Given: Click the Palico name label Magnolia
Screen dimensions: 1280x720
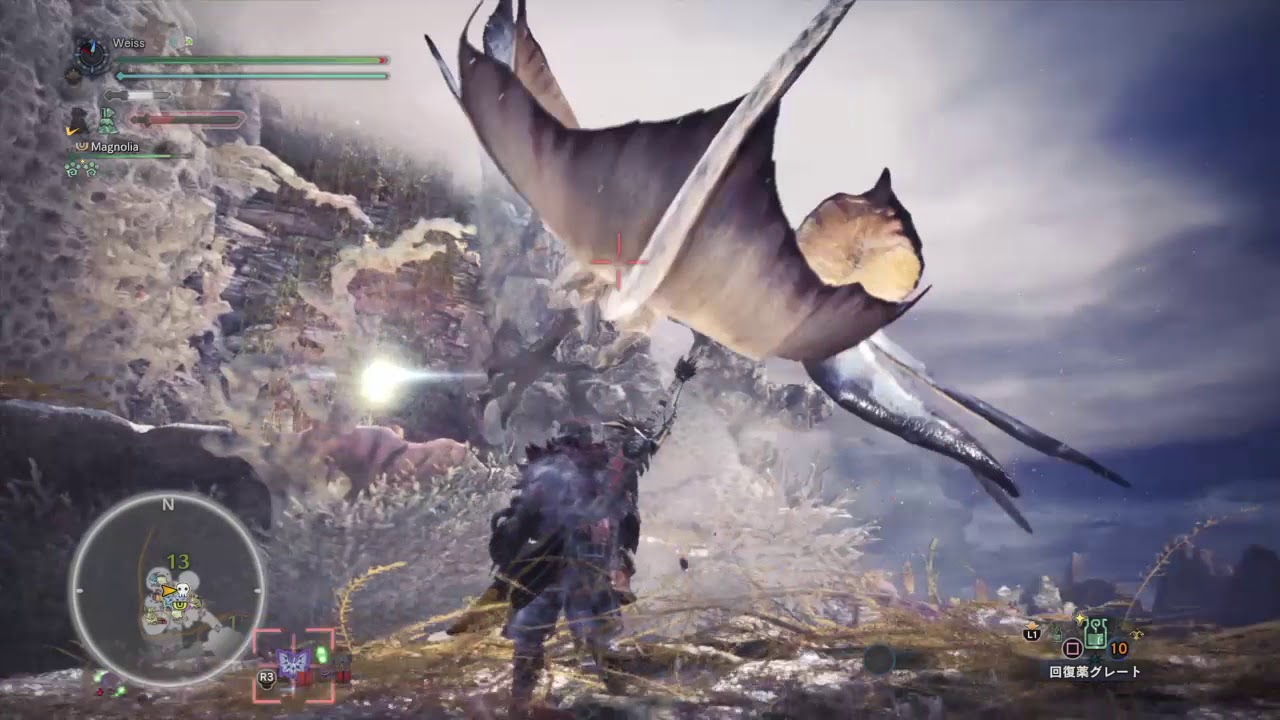Looking at the screenshot, I should pos(115,146).
